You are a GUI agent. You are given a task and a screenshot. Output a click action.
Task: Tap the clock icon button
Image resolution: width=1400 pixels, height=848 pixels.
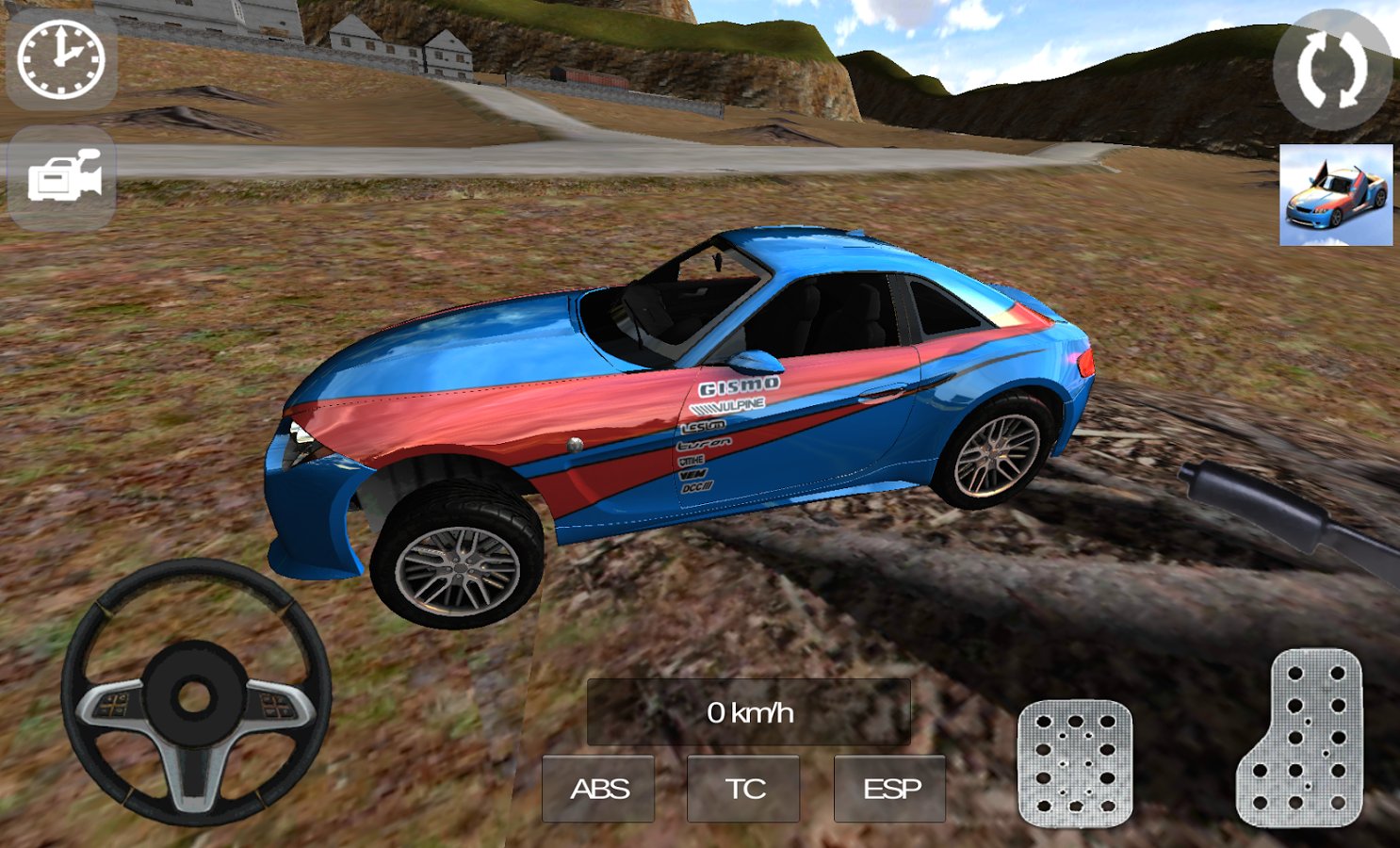point(61,59)
